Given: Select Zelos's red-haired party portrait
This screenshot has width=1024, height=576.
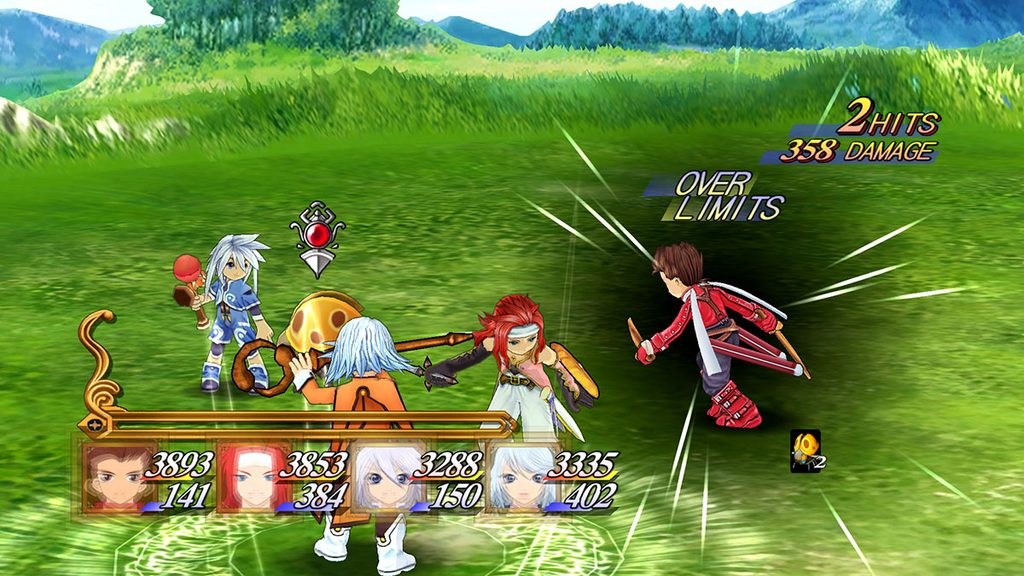Looking at the screenshot, I should (x=247, y=478).
